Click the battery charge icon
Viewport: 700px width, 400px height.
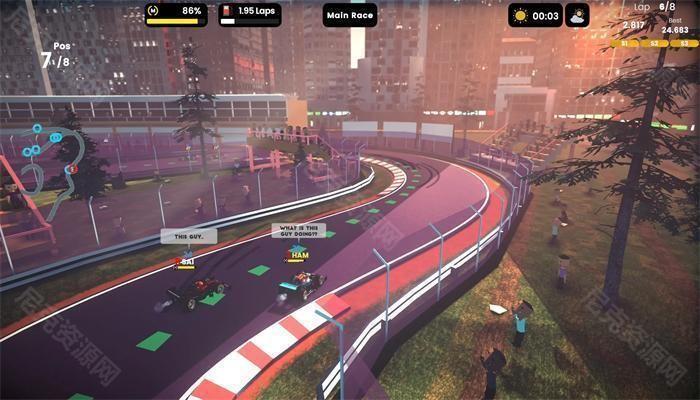click(153, 11)
